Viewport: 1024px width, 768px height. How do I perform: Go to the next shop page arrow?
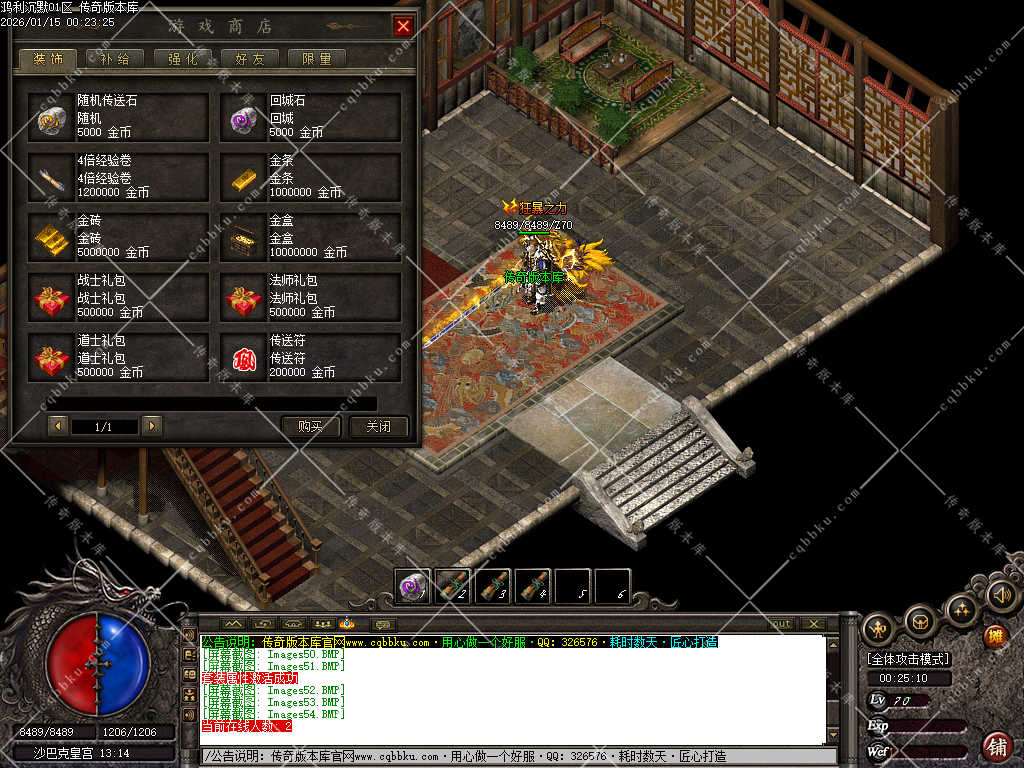pos(151,426)
